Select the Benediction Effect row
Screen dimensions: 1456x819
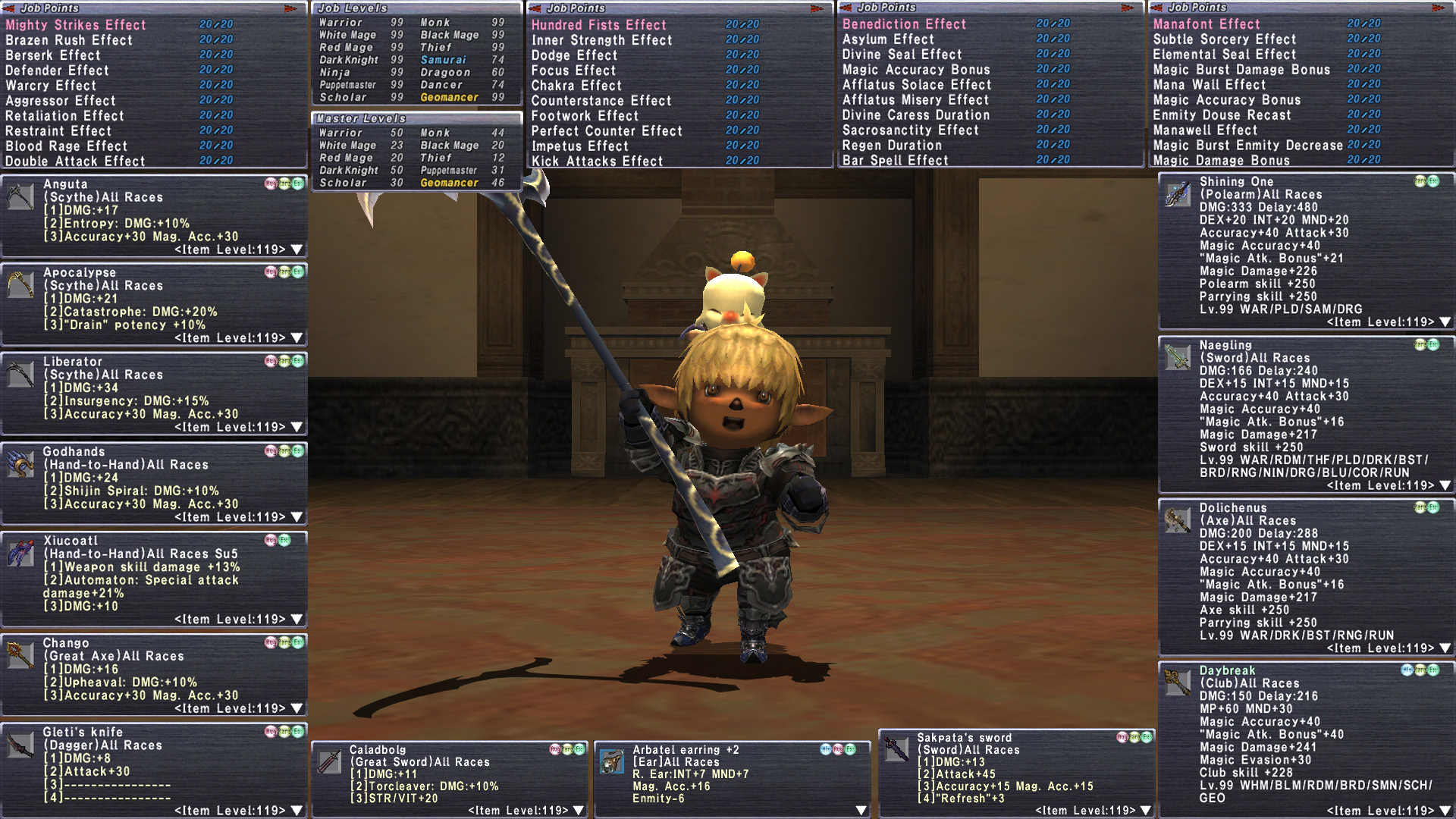(904, 24)
